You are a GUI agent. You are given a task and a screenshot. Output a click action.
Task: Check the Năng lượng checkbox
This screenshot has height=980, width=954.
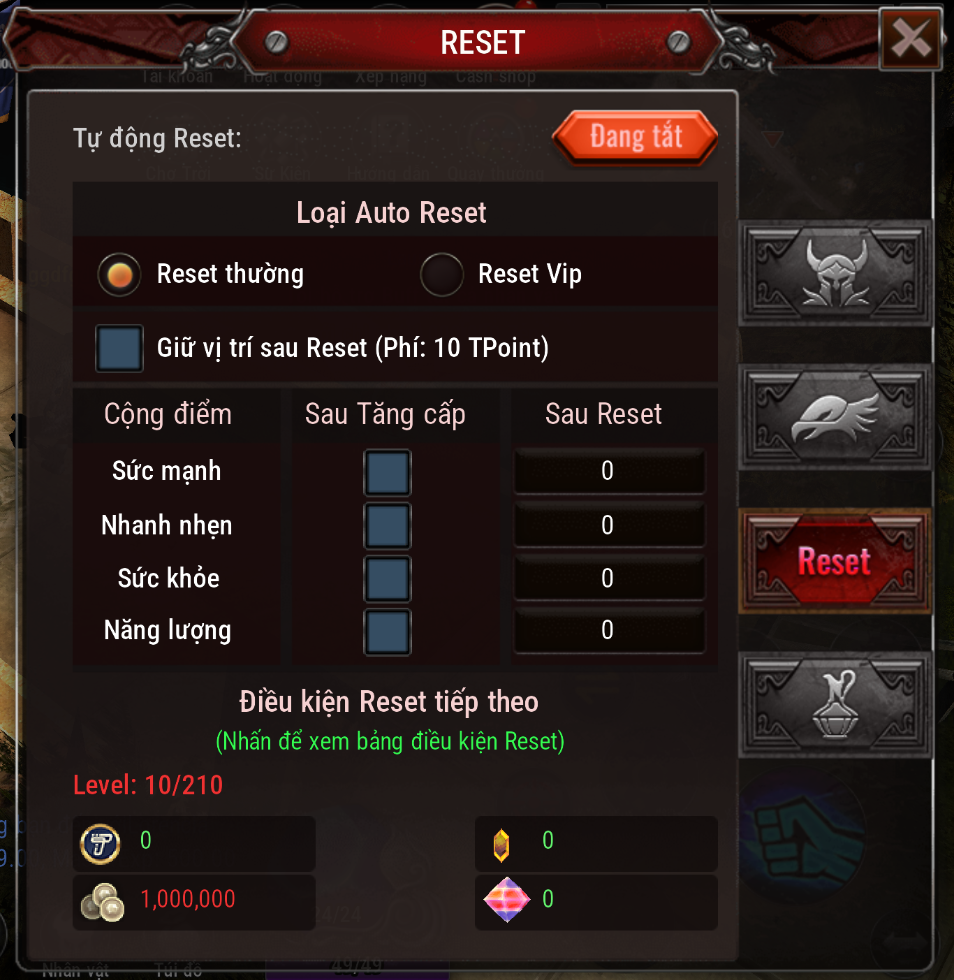click(x=387, y=631)
